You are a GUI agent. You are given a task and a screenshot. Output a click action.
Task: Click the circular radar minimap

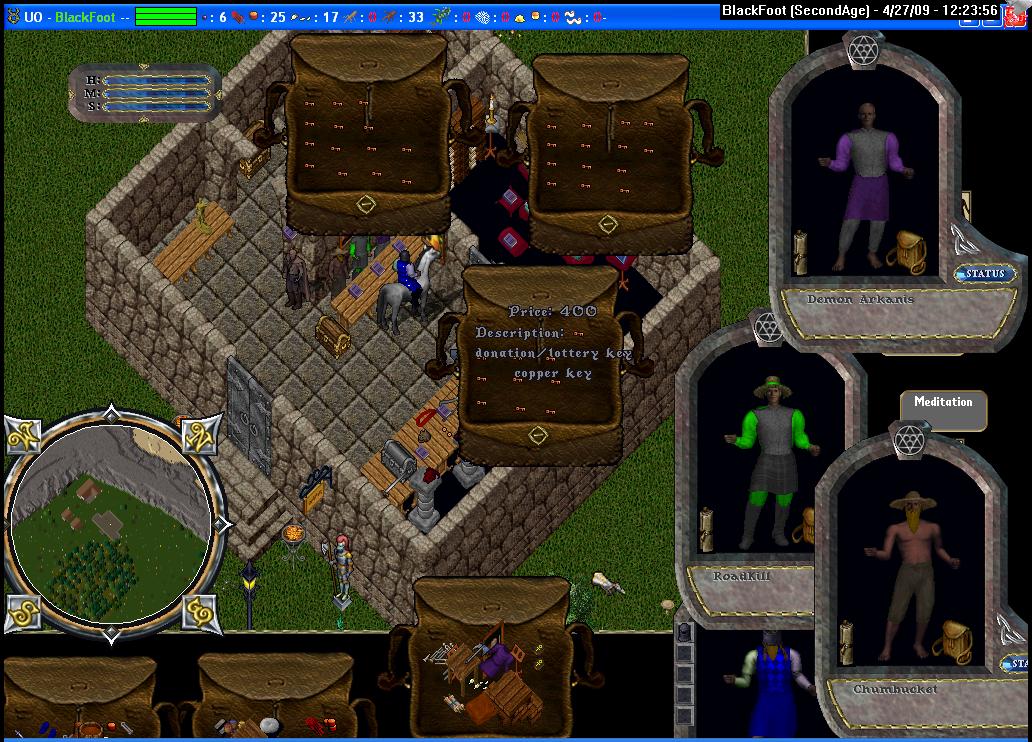tap(108, 518)
